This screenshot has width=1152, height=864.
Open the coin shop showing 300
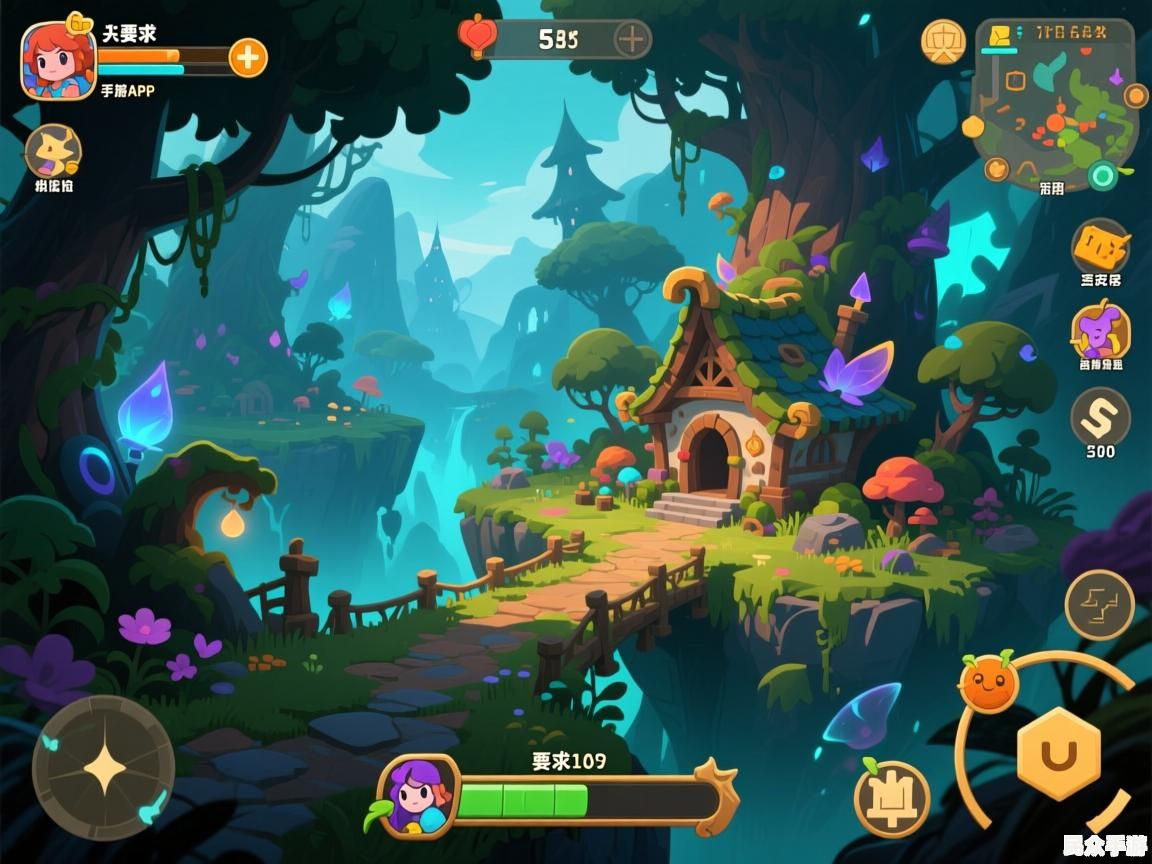1100,416
